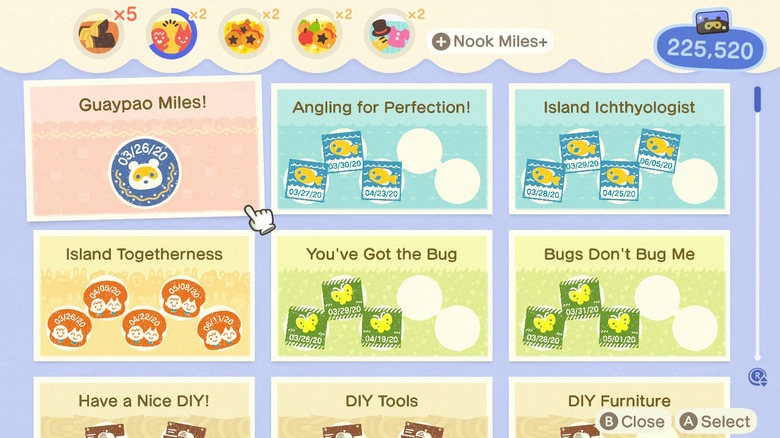This screenshot has height=438, width=780.
Task: Open the Angling for Perfection! card
Action: pos(381,148)
